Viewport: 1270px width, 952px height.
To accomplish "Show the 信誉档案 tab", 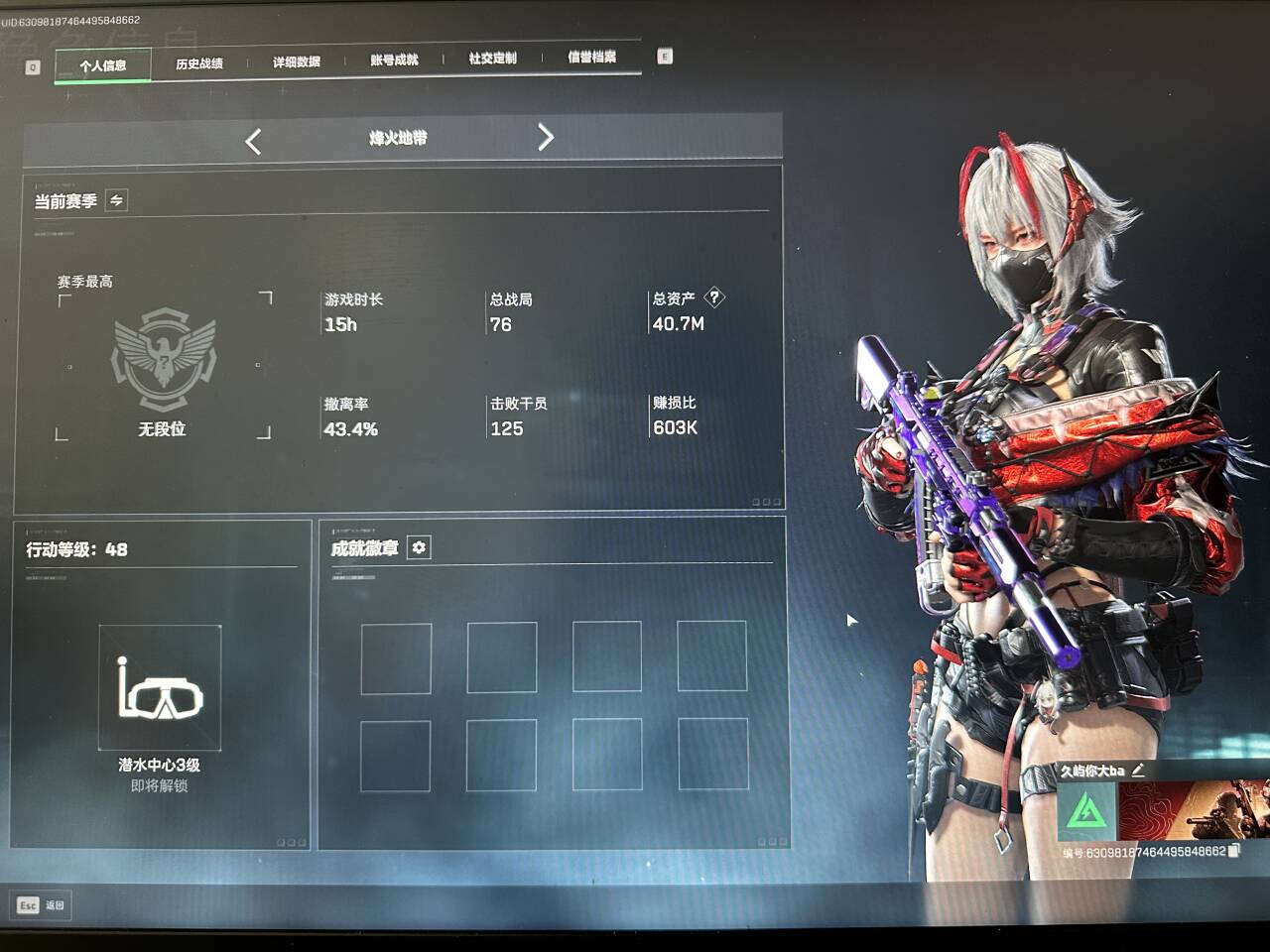I will (x=591, y=58).
